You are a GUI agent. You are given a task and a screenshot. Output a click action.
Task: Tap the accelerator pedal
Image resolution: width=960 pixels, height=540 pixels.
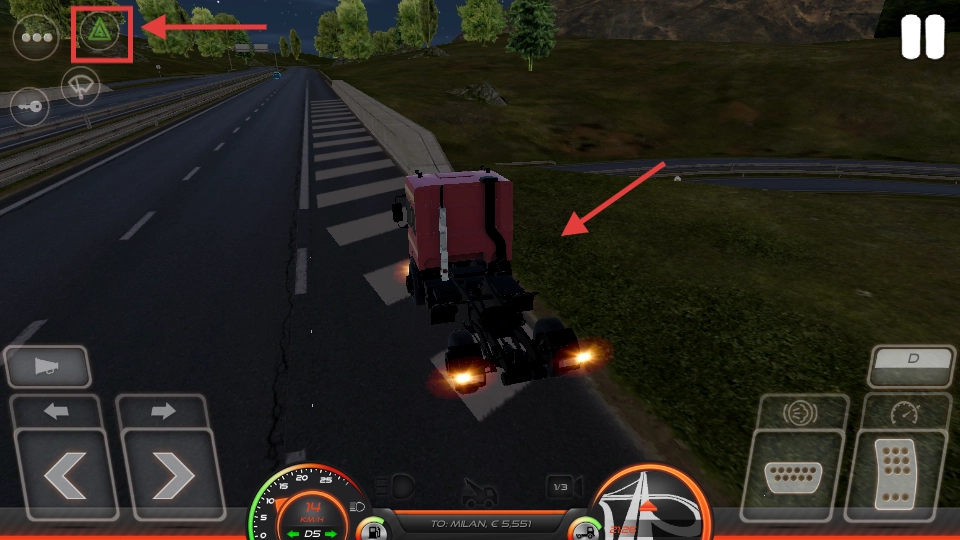point(895,473)
